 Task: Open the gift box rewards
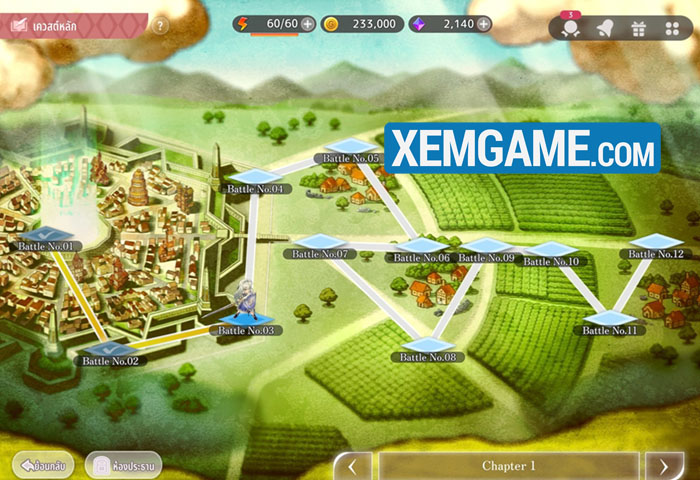point(638,28)
